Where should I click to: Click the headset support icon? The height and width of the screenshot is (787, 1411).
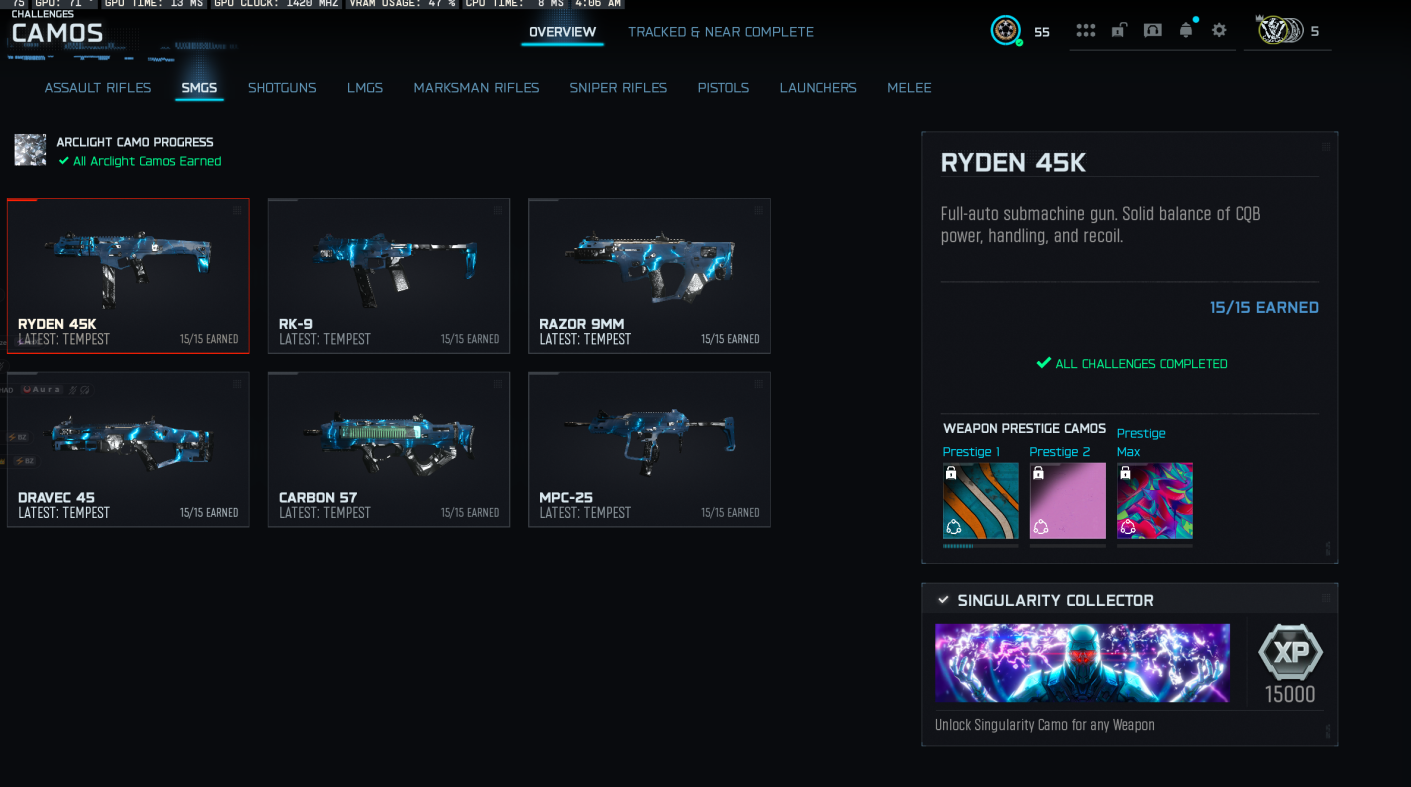pyautogui.click(x=1152, y=31)
